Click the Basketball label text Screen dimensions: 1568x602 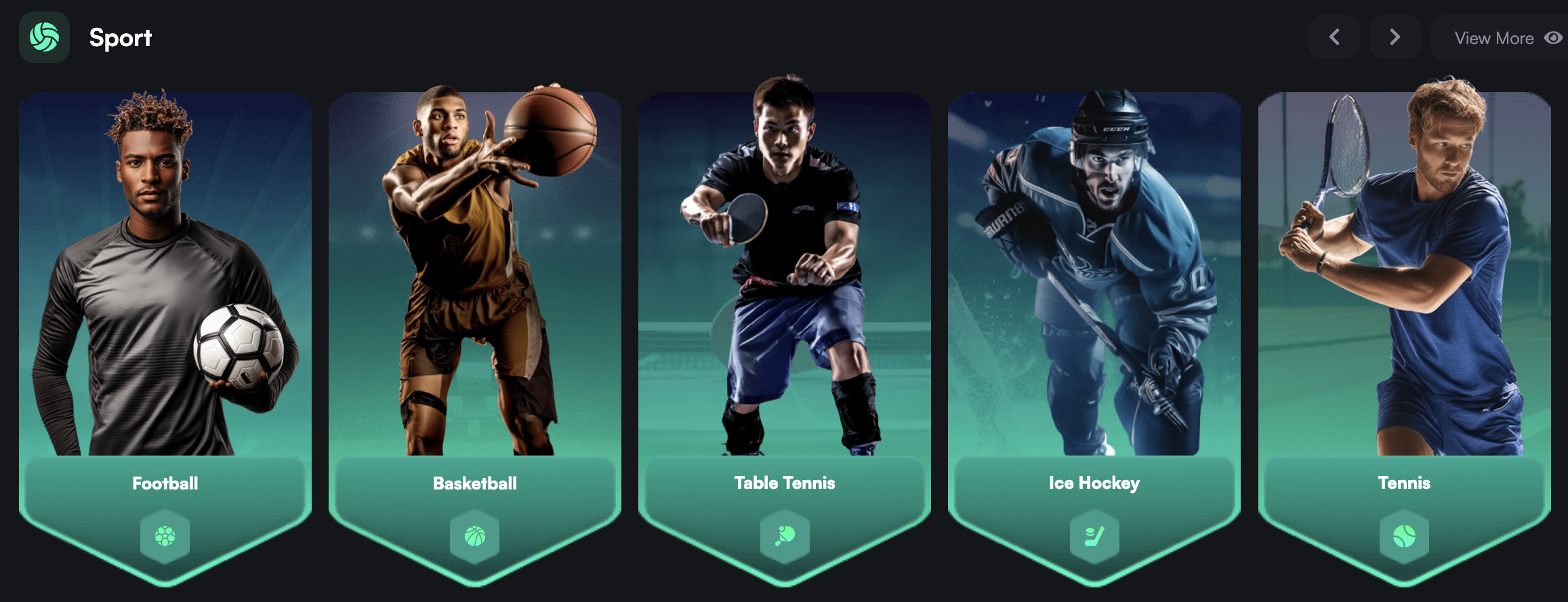[474, 483]
